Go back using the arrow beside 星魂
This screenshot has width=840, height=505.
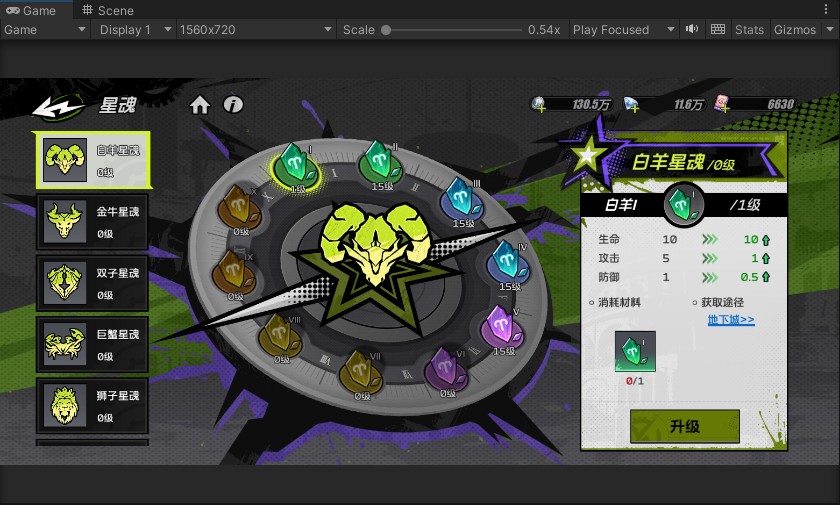point(57,106)
